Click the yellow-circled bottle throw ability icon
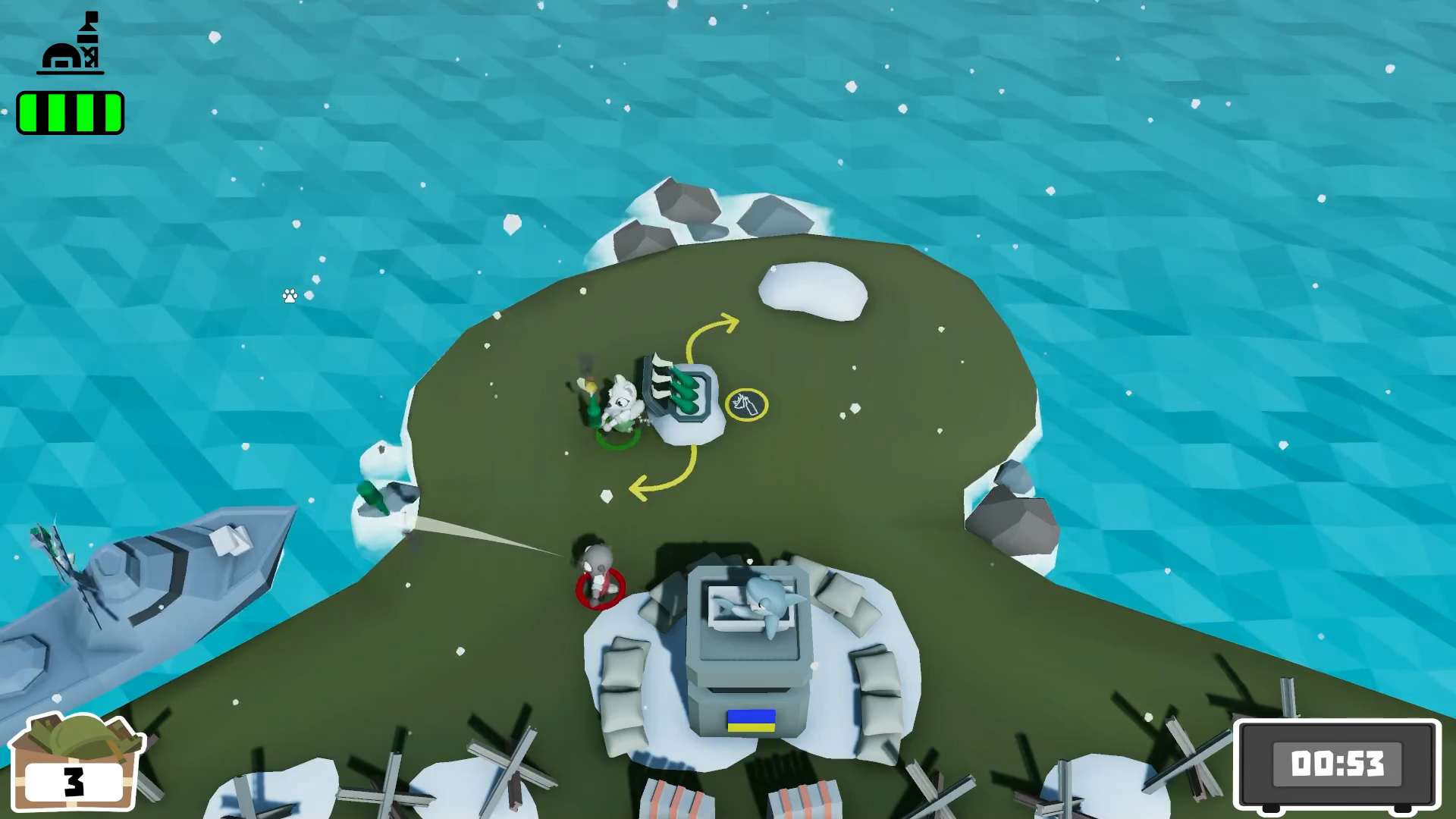Screen dimensions: 1456x819 [x=748, y=404]
